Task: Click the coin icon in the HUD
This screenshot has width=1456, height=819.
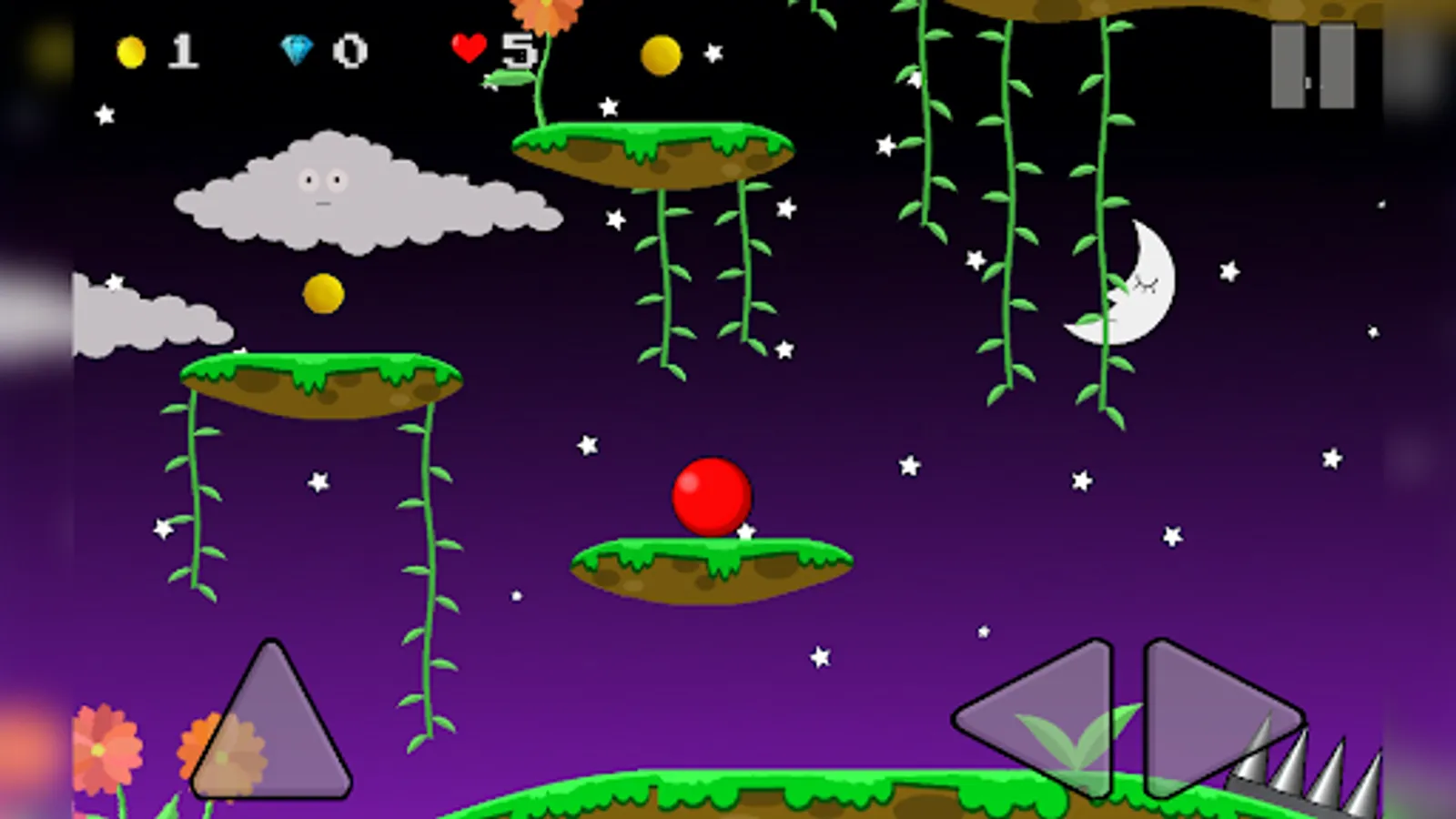Action: pyautogui.click(x=130, y=53)
